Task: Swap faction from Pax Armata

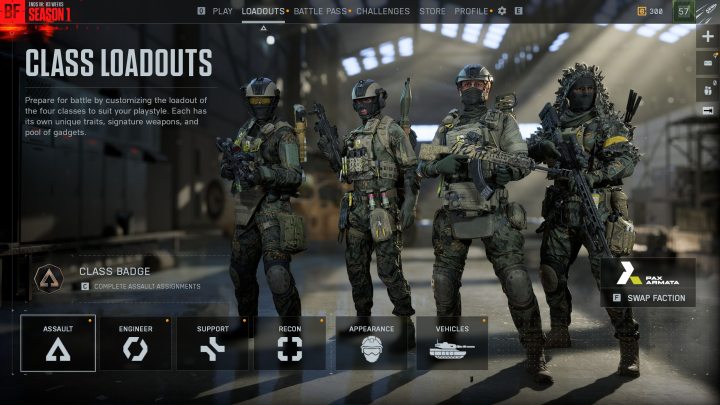Action: coord(648,297)
